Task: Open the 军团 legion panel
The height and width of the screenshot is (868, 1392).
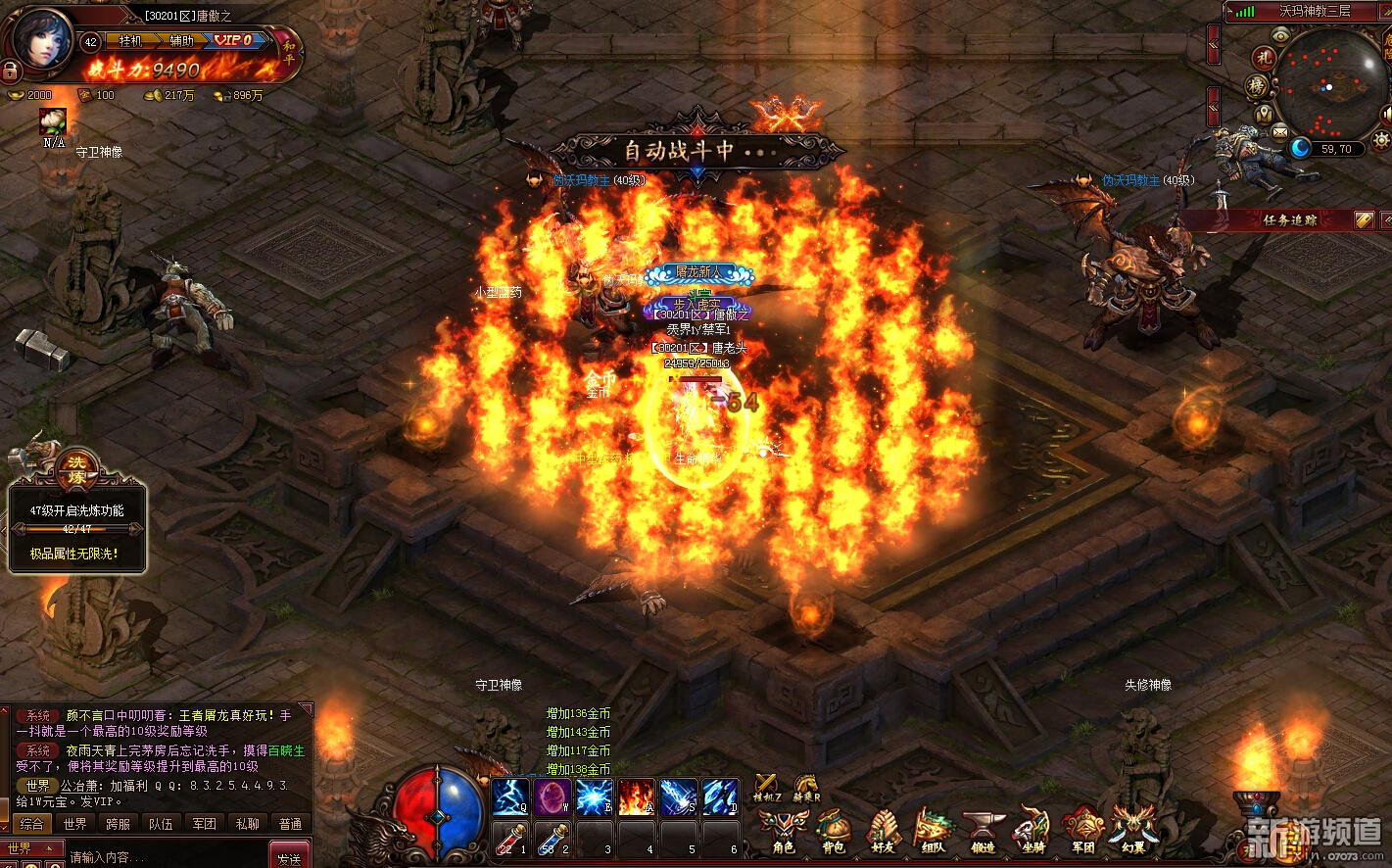Action: (1082, 831)
